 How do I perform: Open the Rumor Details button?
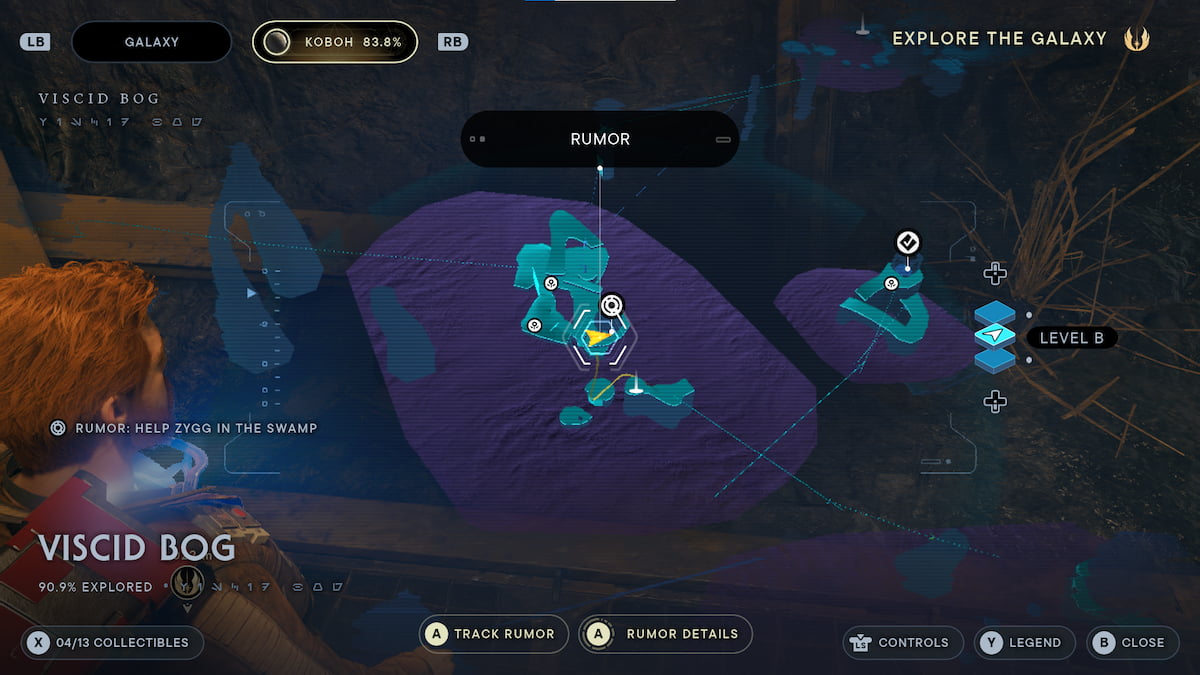[666, 634]
